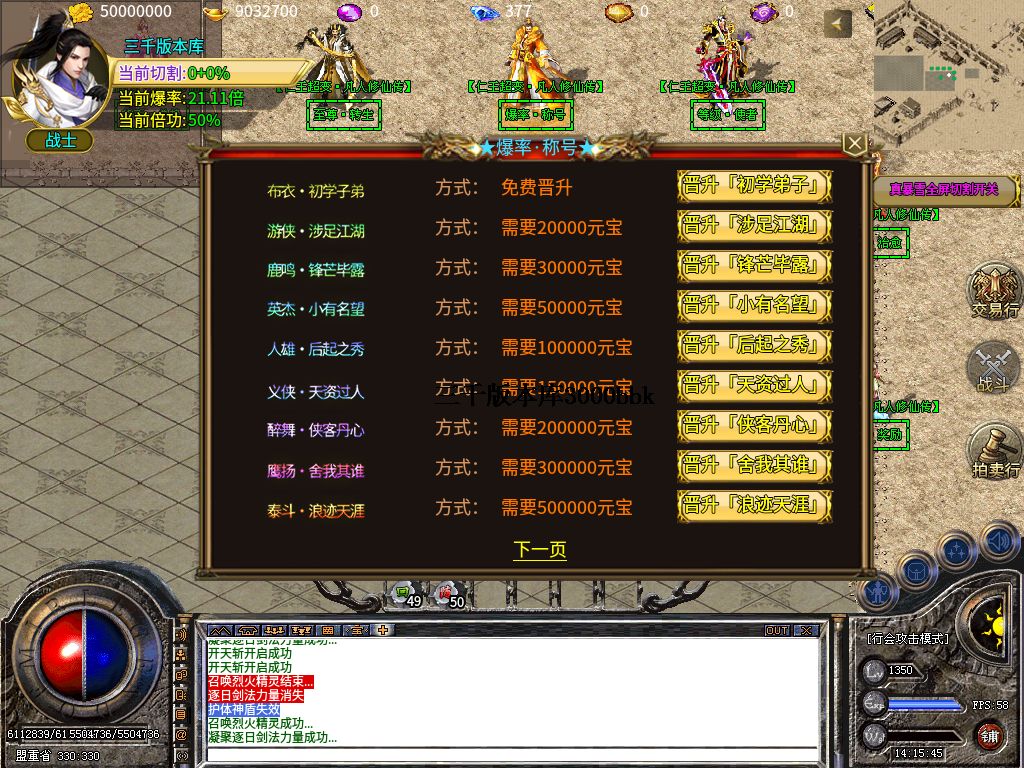Promote to 侠客丹心 title
Viewport: 1024px width, 768px height.
pos(755,426)
